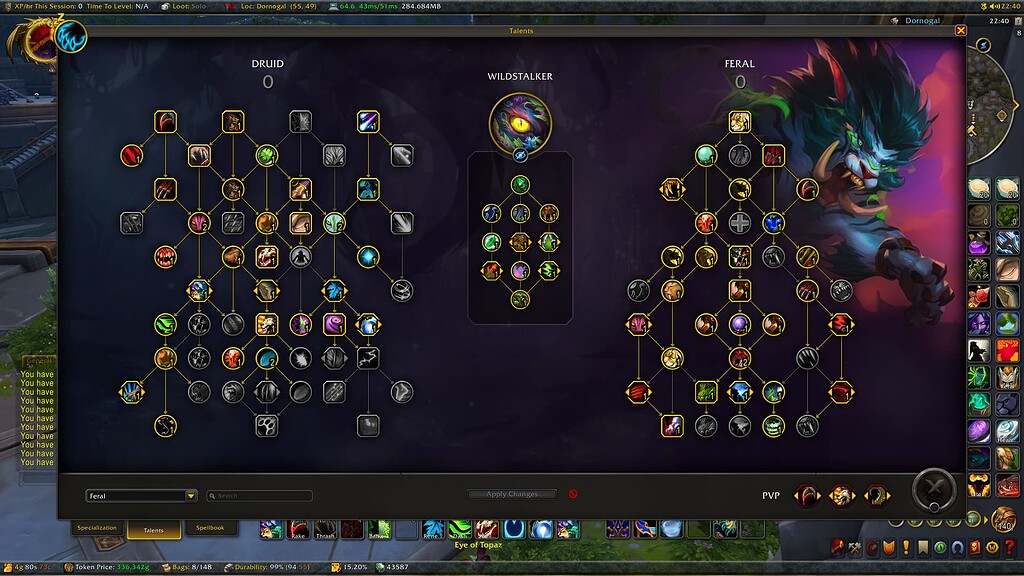The width and height of the screenshot is (1024, 576).
Task: Open the Specialization tab
Action: [97, 528]
